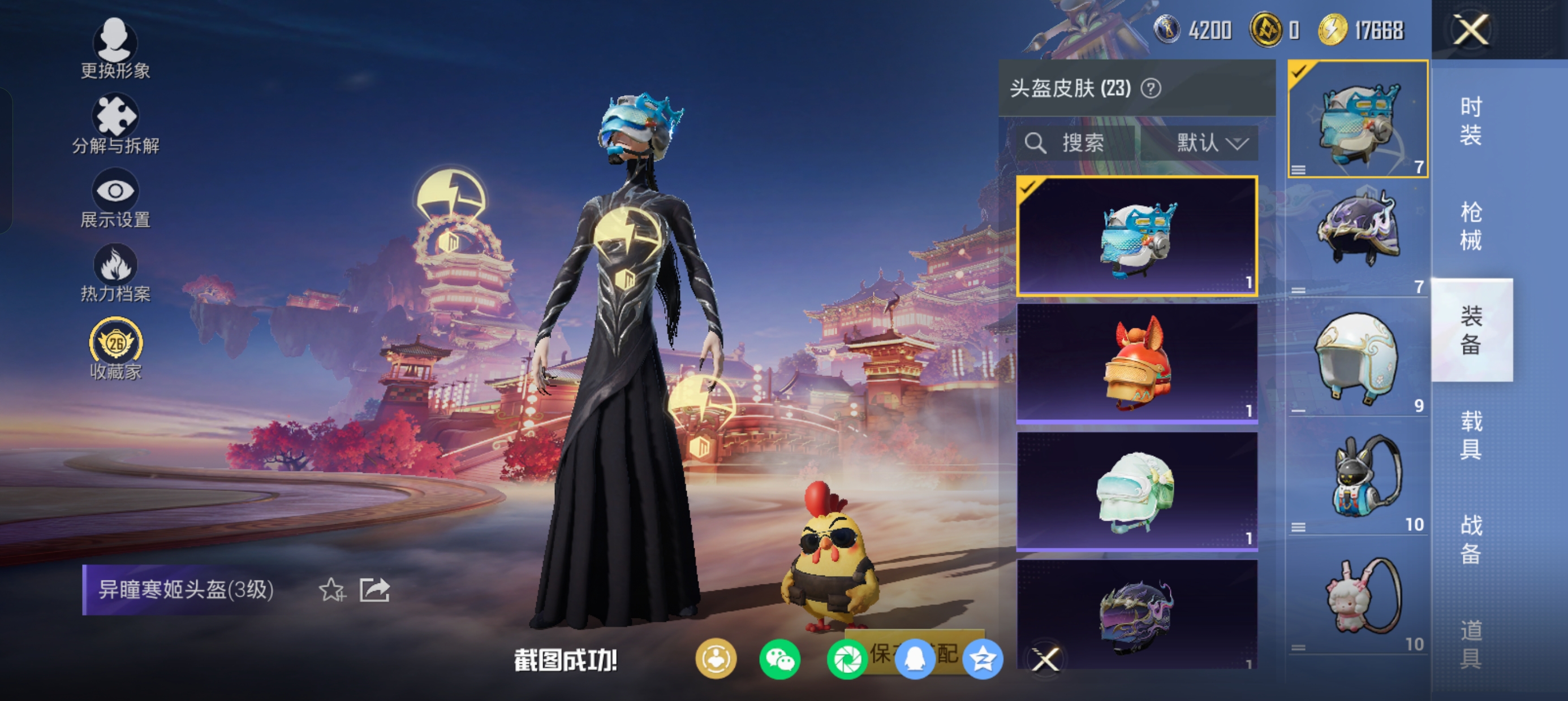Show the helmet skin help question mark
Image resolution: width=1568 pixels, height=701 pixels.
click(x=1151, y=89)
